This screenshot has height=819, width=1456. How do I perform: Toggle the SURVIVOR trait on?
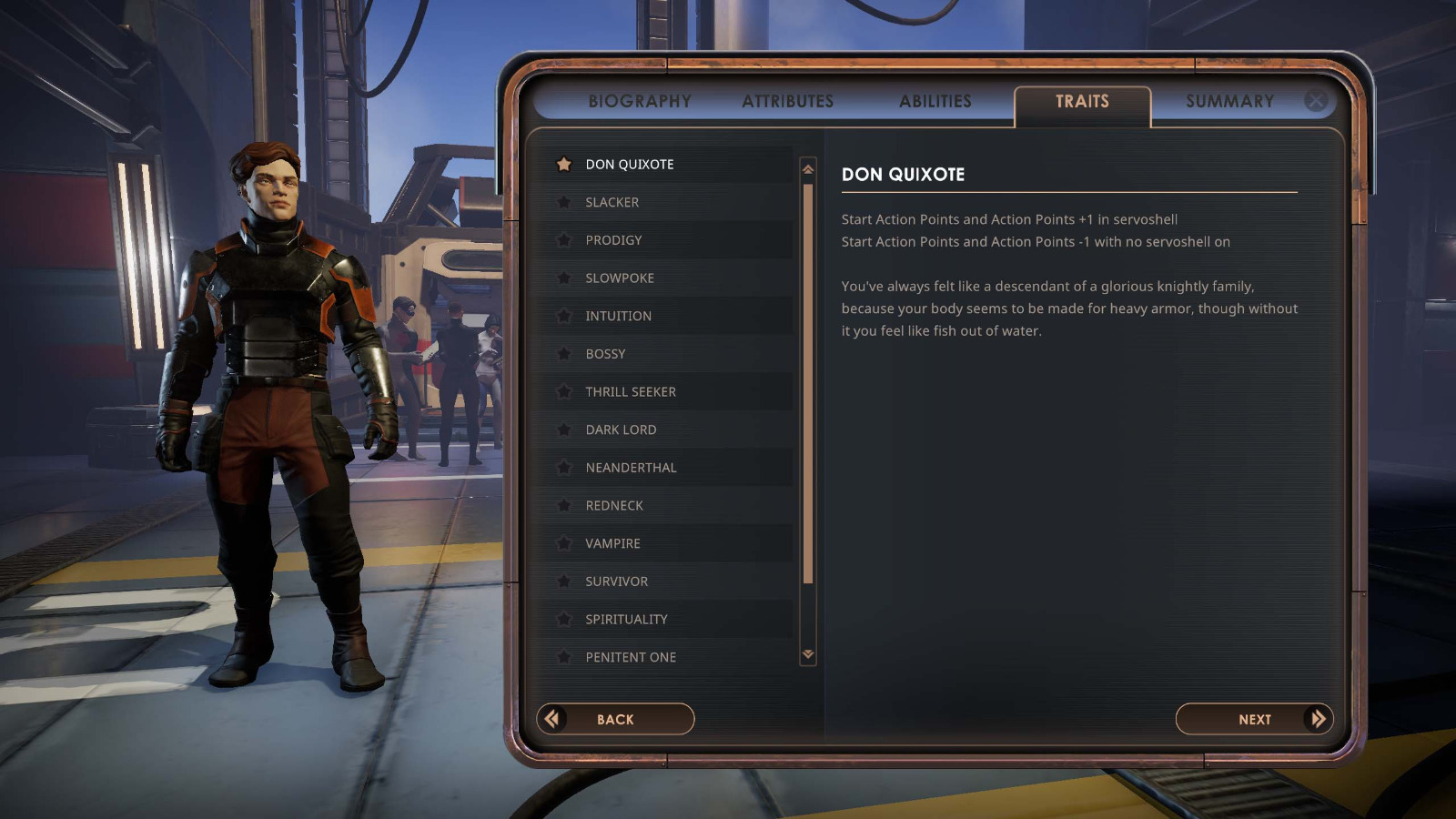click(x=616, y=581)
